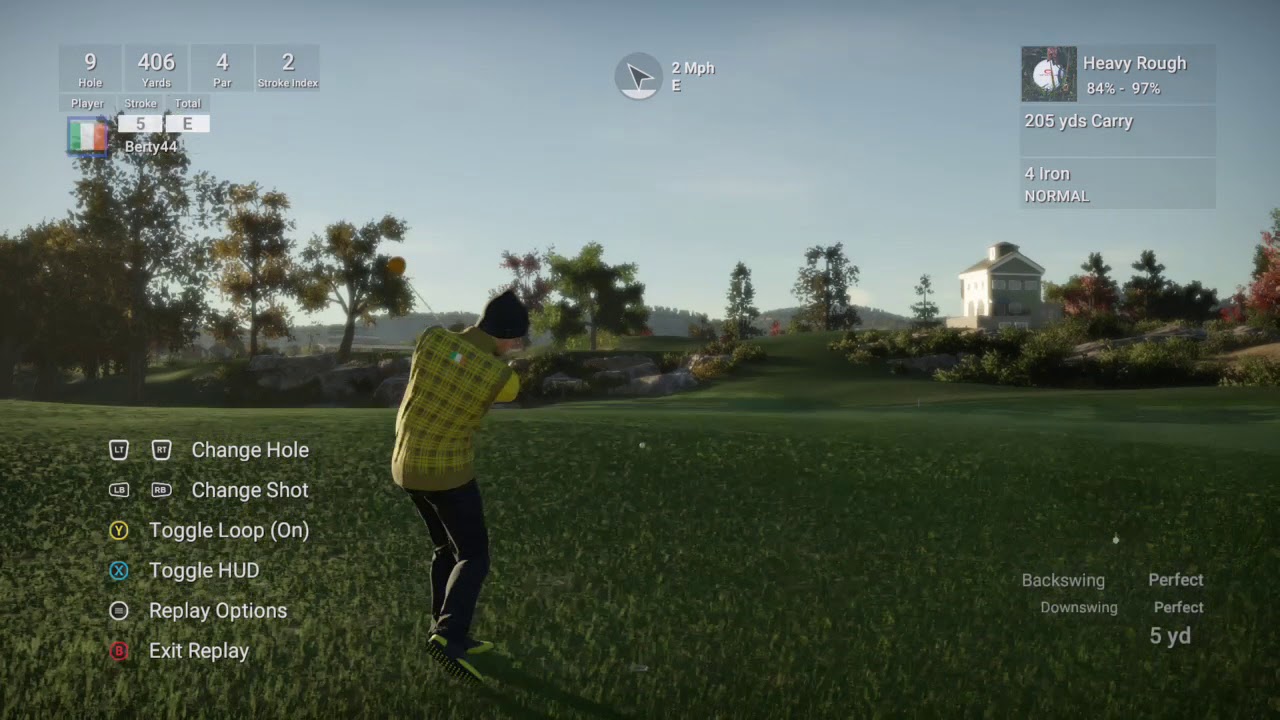
Task: Exit Replay back to the game
Action: tap(198, 650)
